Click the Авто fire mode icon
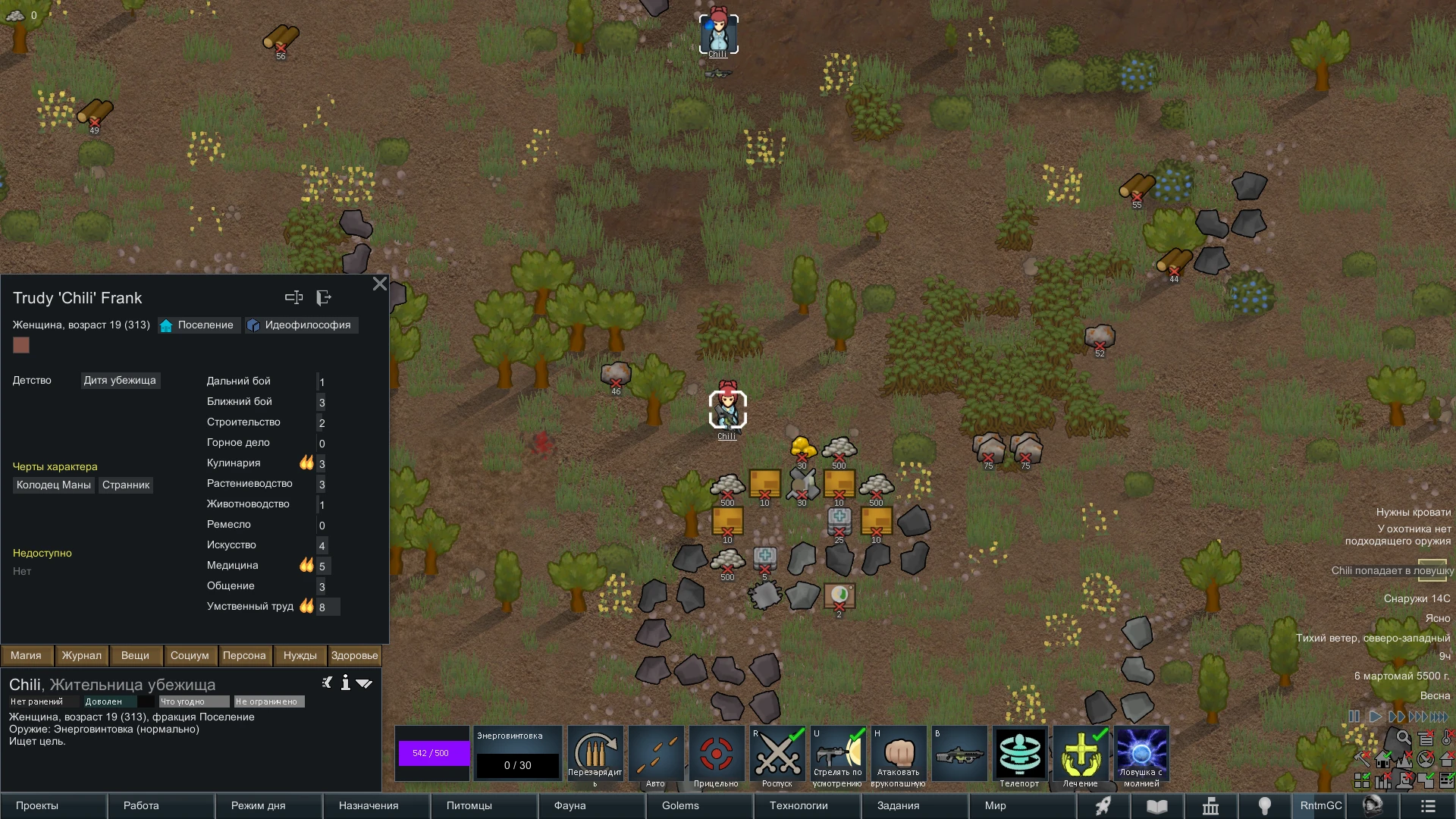Viewport: 1456px width, 819px height. 656,753
